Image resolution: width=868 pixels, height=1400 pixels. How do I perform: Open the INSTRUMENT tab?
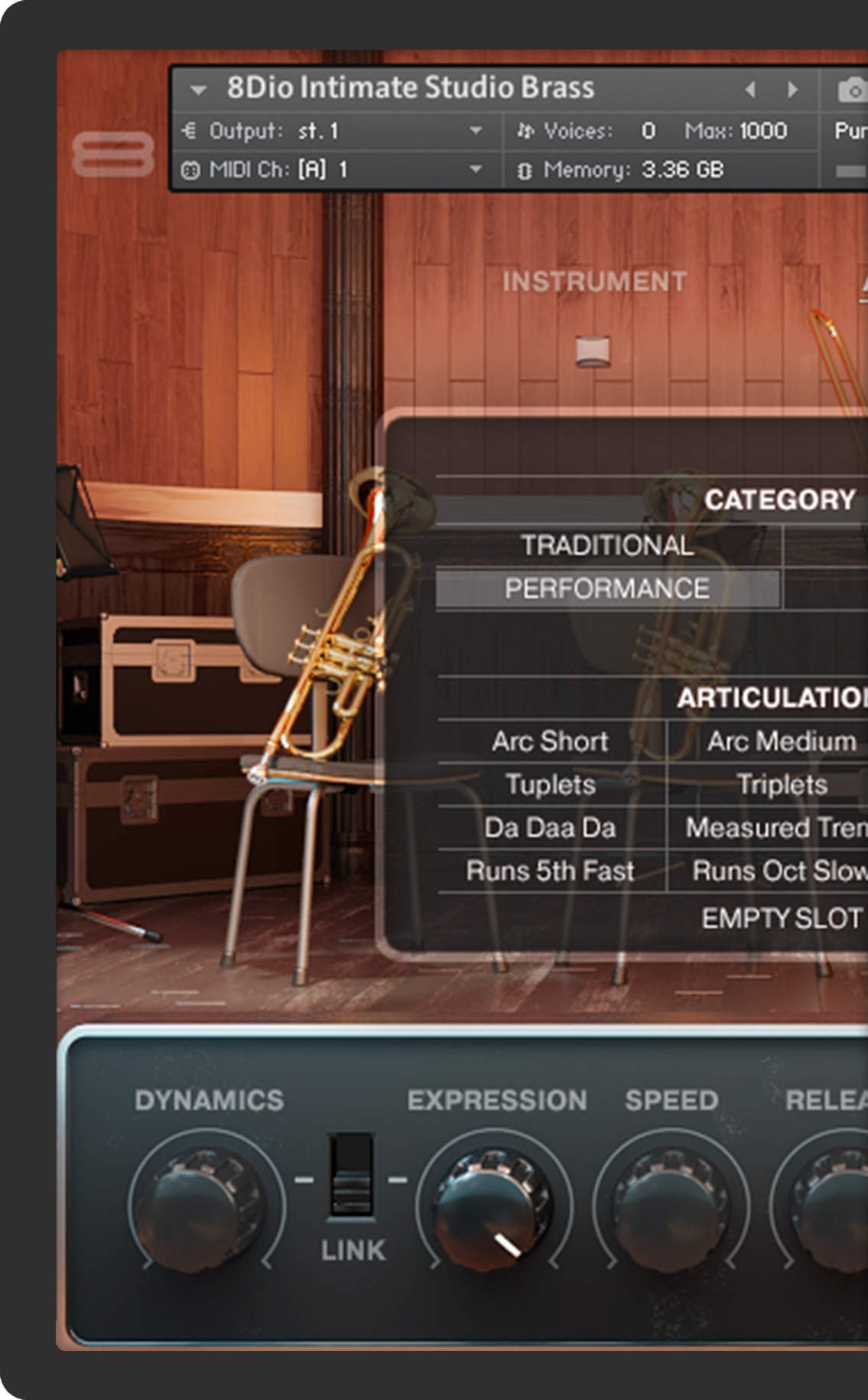click(594, 282)
